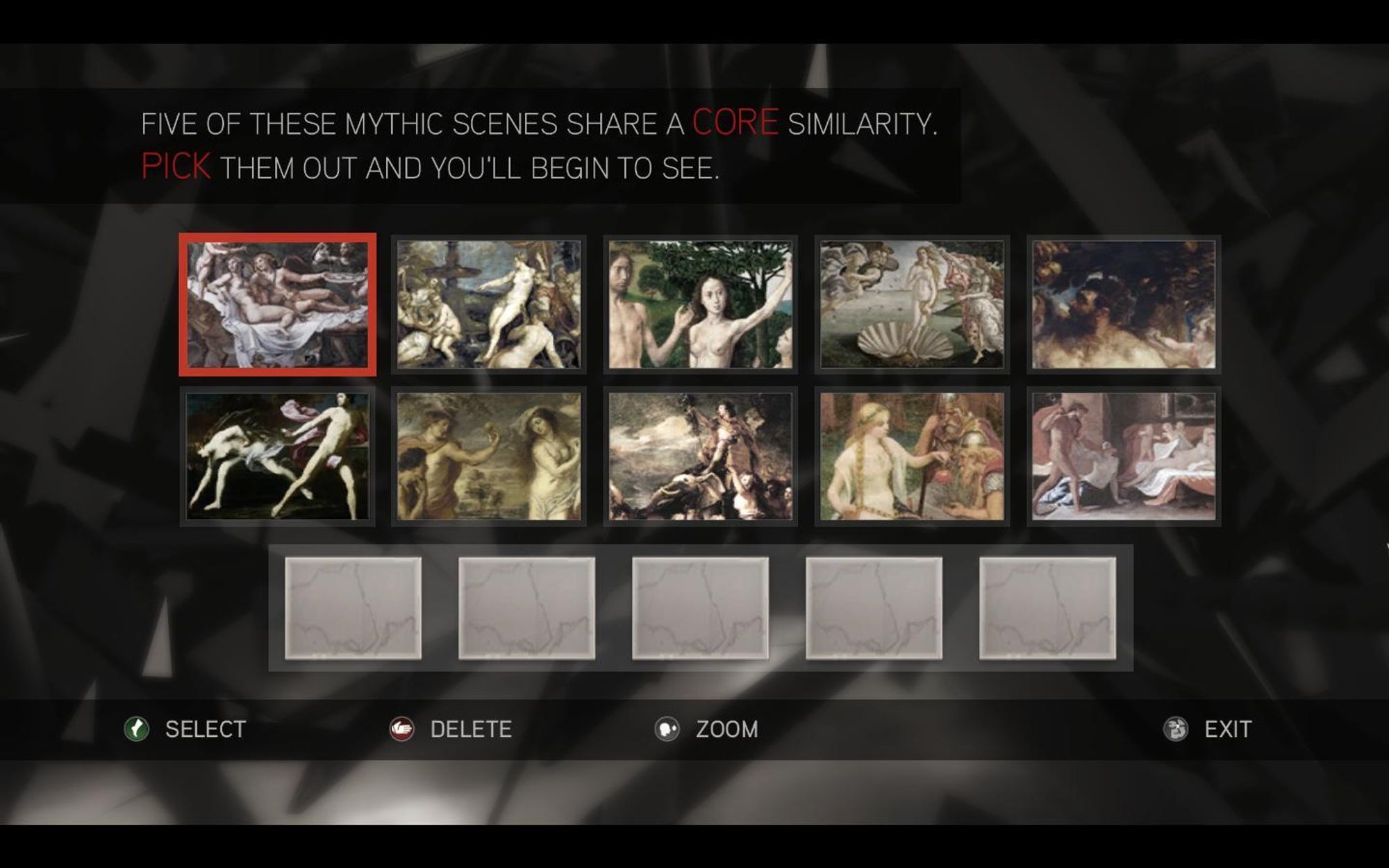The image size is (1389, 868).
Task: Choose the painting with the stone fountain
Action: [489, 305]
